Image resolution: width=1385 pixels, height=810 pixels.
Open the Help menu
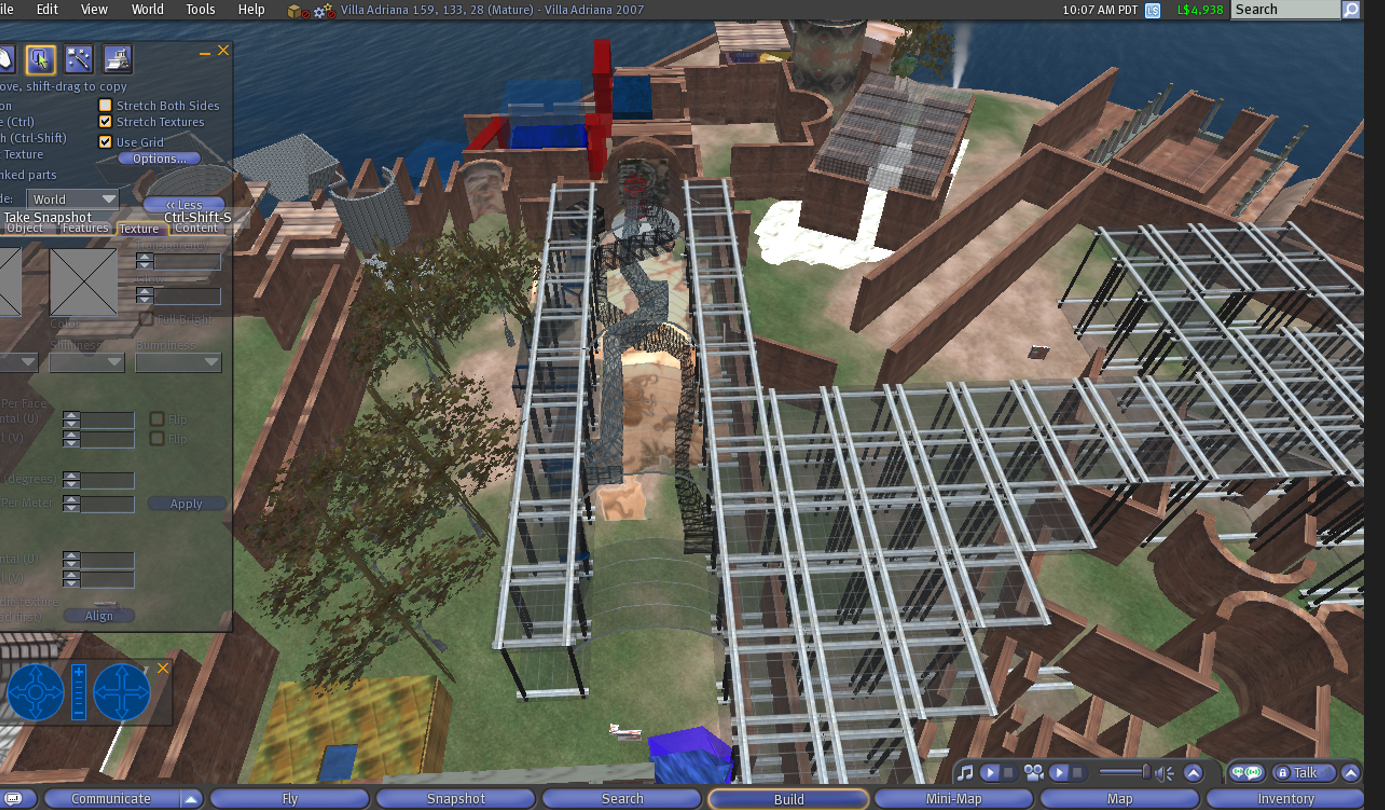251,9
